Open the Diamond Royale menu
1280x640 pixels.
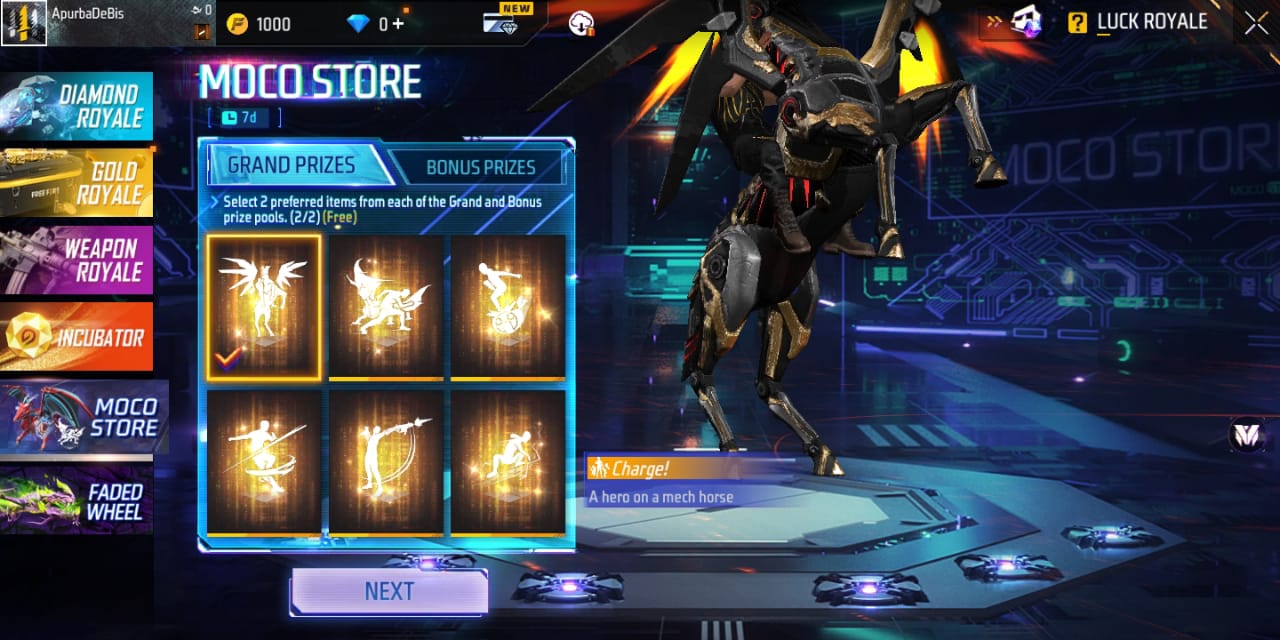[78, 106]
